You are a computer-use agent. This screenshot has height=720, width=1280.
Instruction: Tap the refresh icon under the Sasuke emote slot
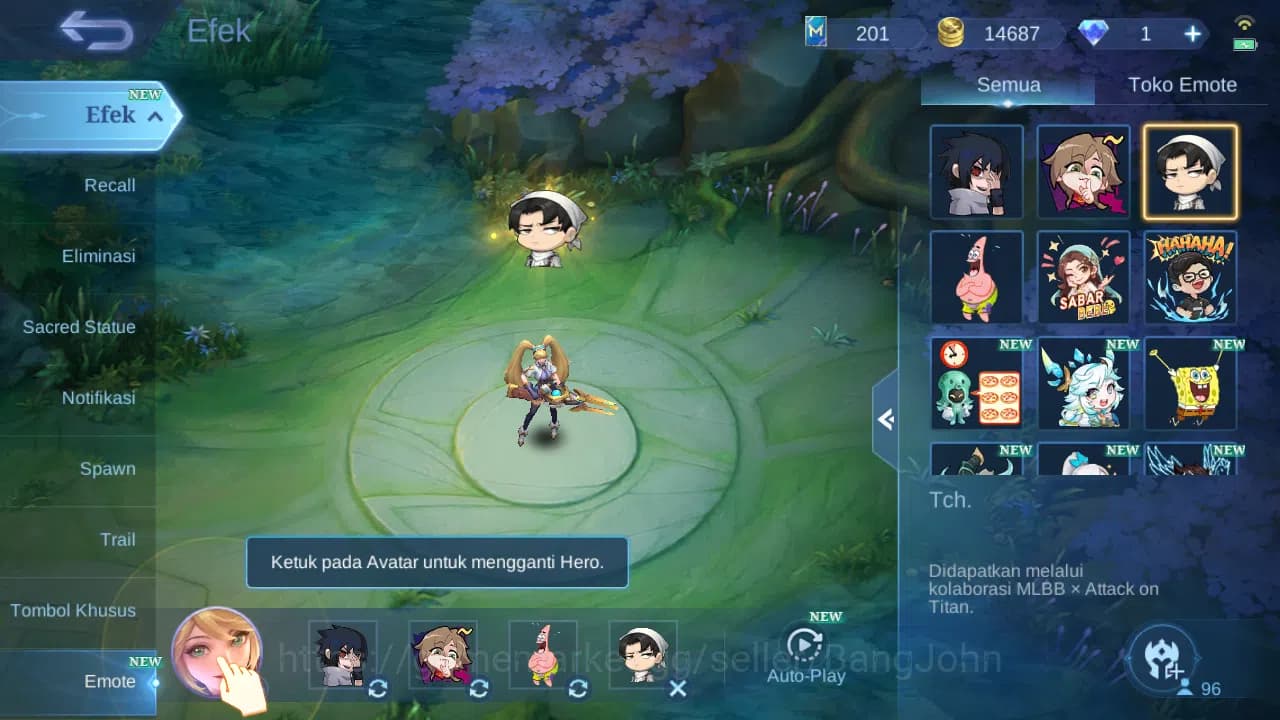(378, 689)
